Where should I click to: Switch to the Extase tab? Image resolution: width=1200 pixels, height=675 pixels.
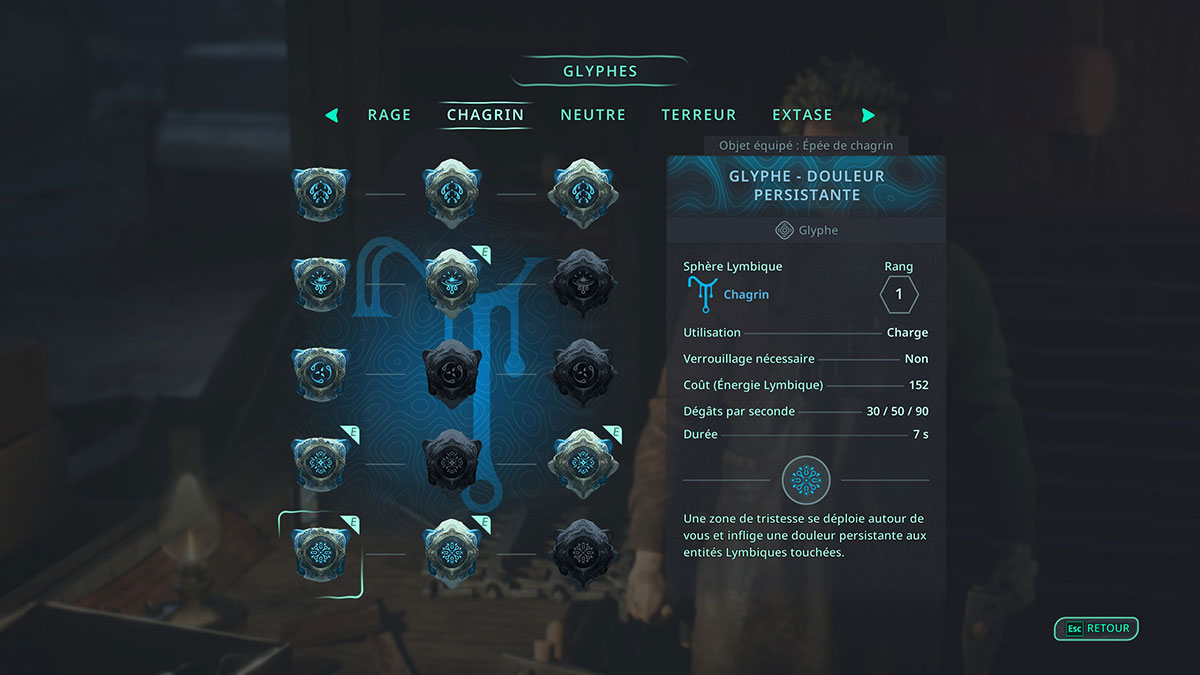point(802,115)
